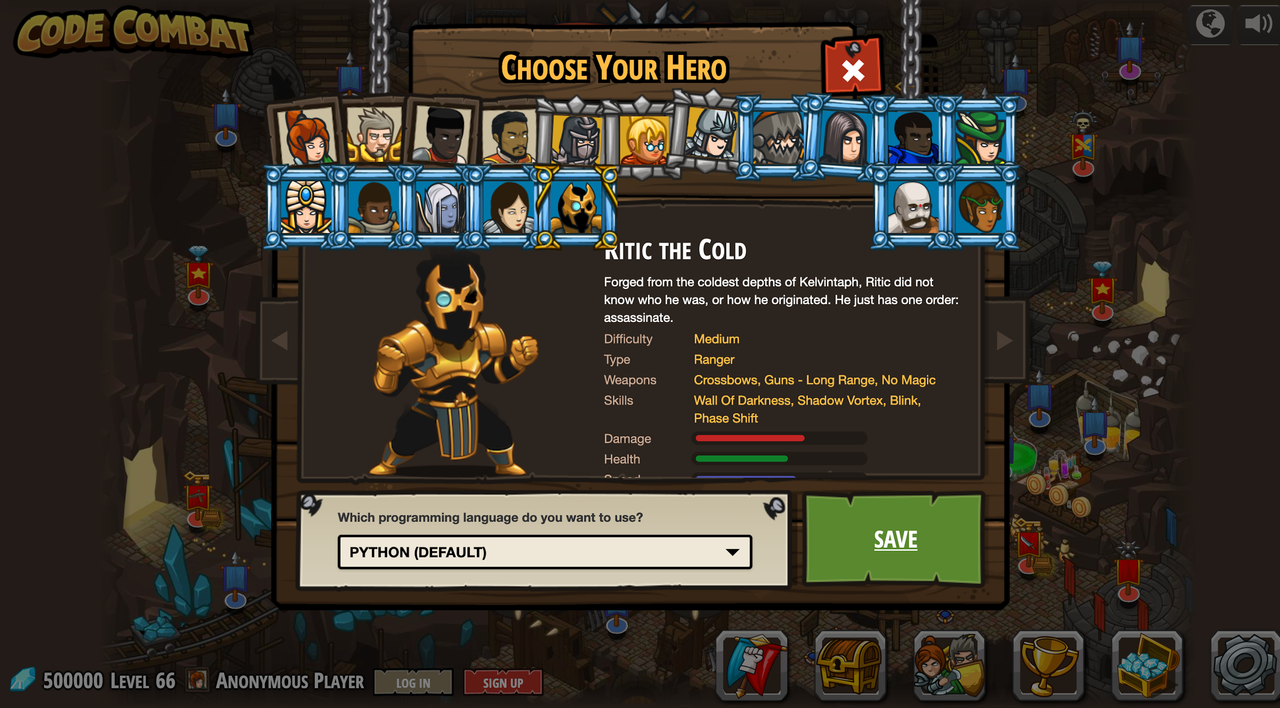This screenshot has height=708, width=1280.
Task: Open the programming language dropdown
Action: pyautogui.click(x=544, y=552)
